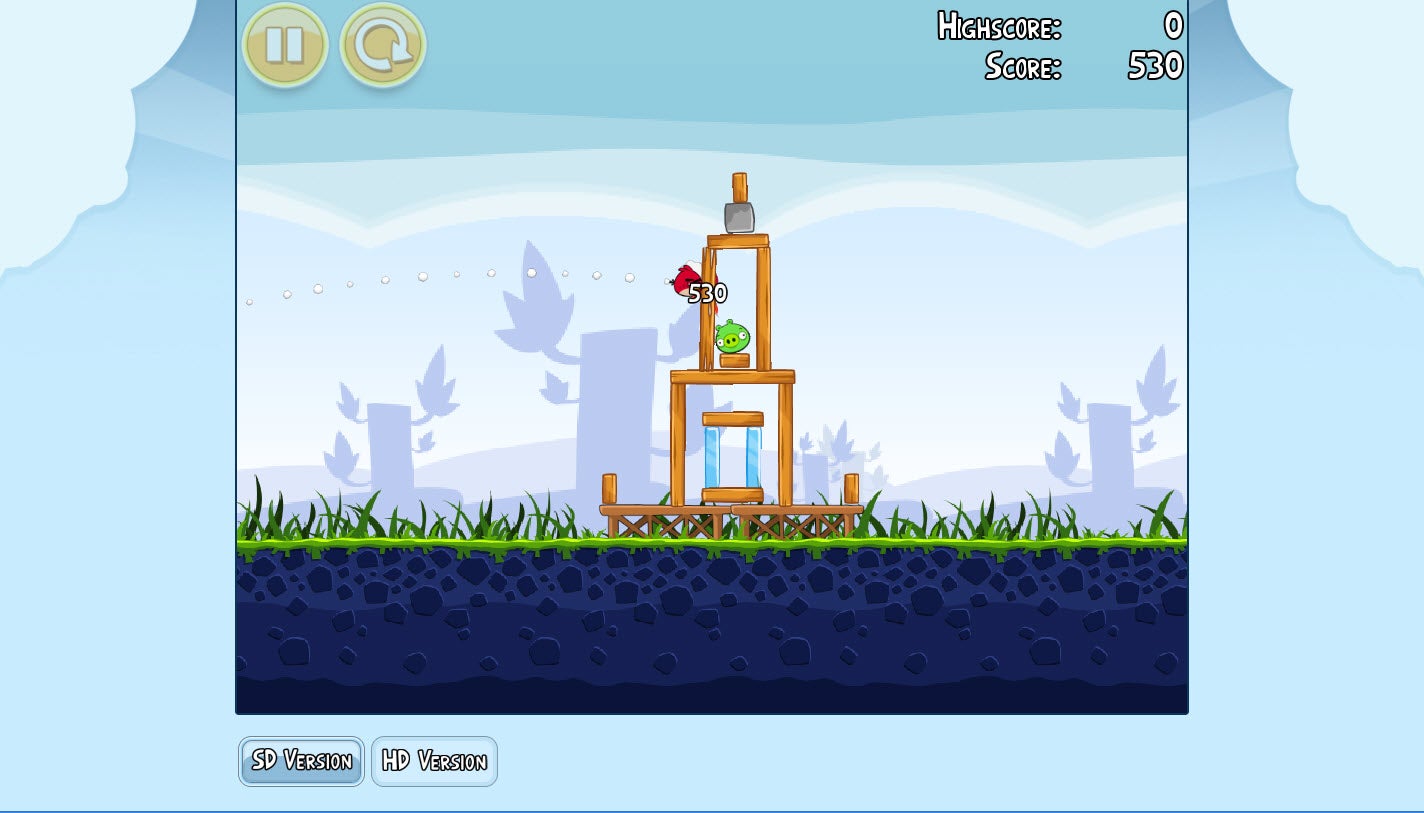Restart the level with the circular arrow
This screenshot has width=1424, height=813.
point(383,45)
